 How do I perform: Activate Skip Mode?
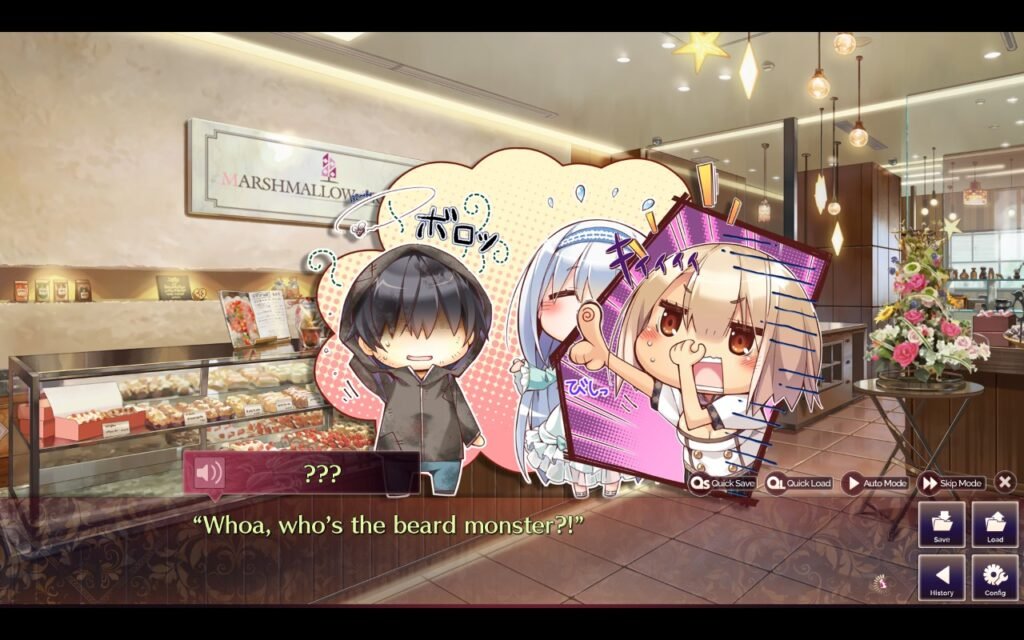[951, 483]
